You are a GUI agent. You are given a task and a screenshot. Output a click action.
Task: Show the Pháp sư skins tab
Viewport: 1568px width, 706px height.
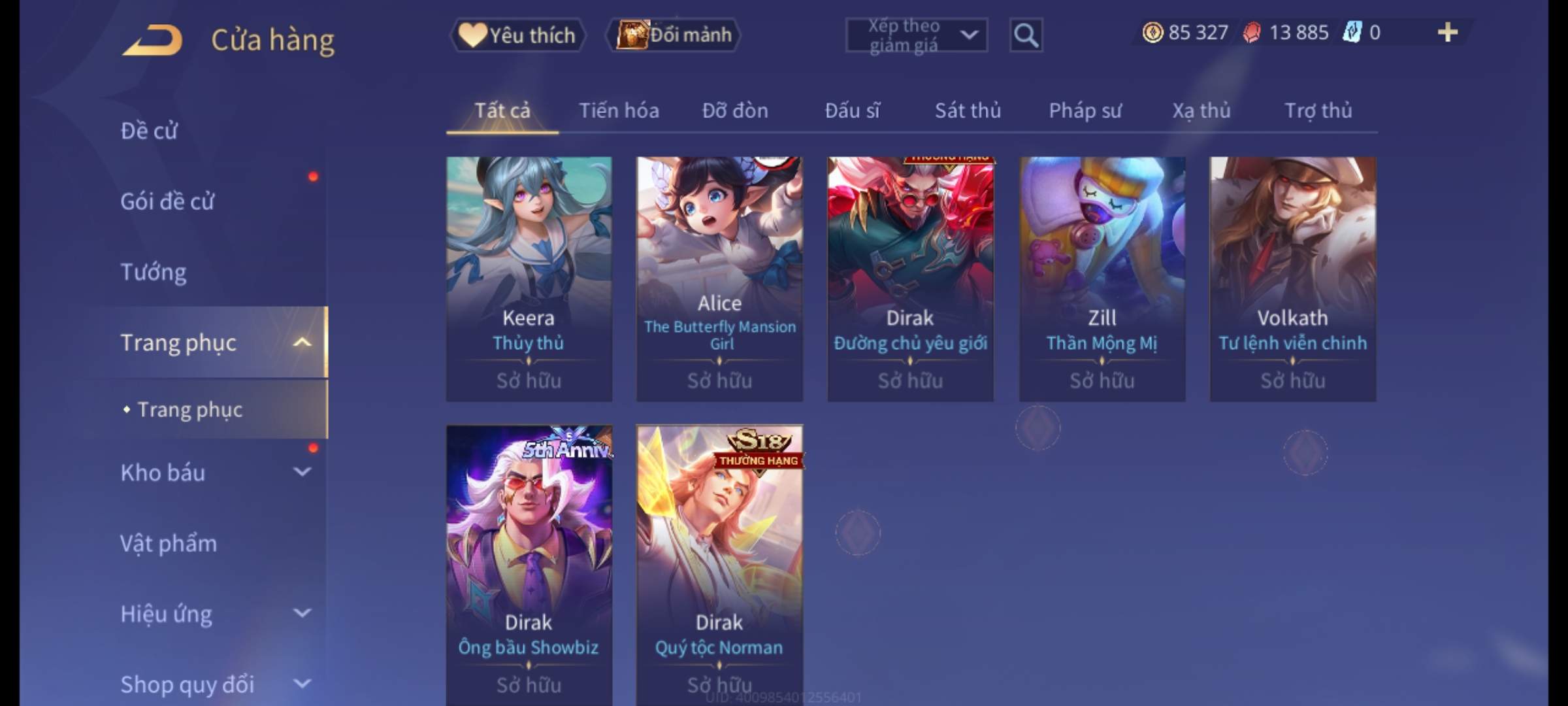click(x=1085, y=110)
